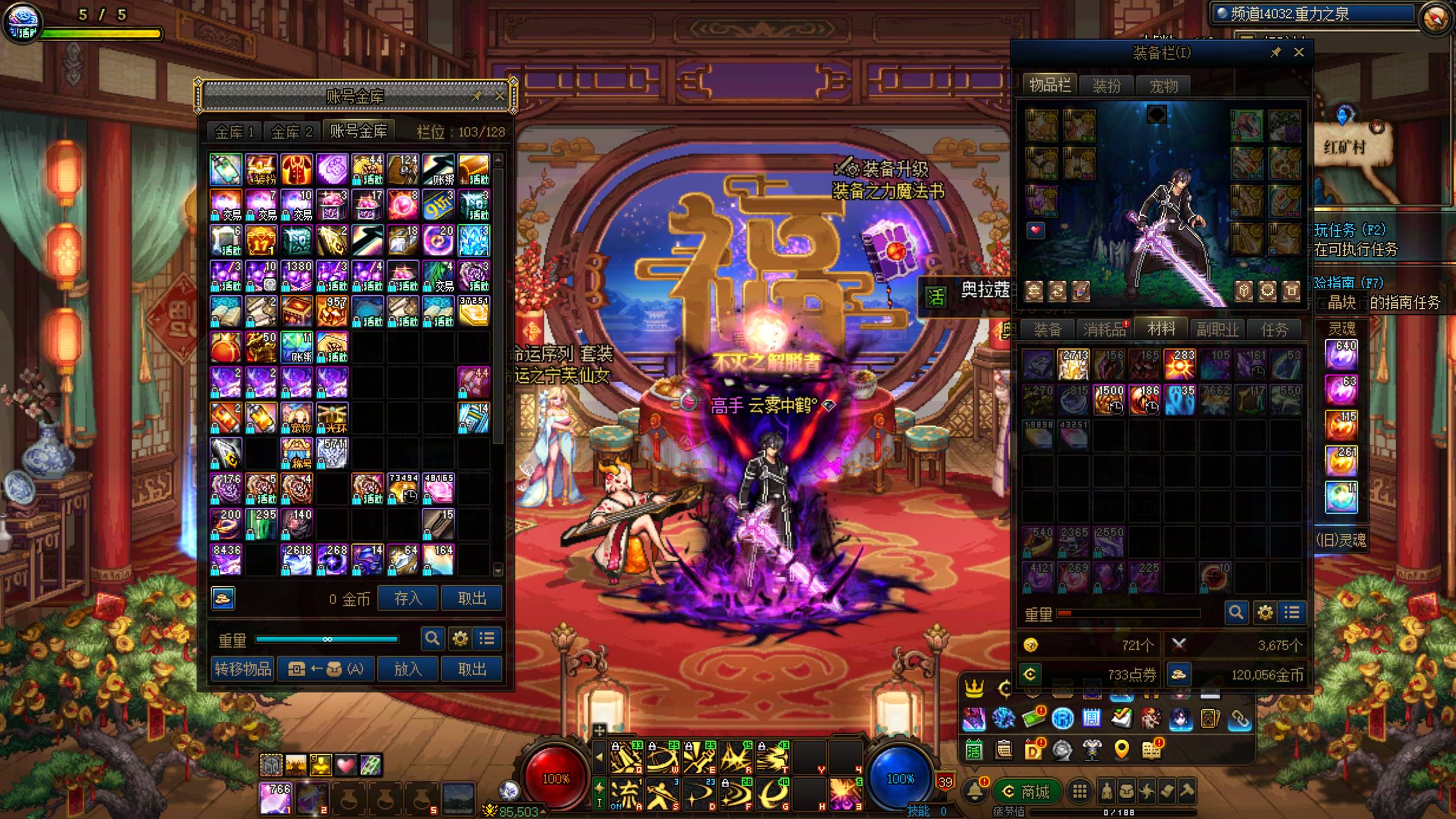Click the 放入 button in the vault
The height and width of the screenshot is (819, 1456).
tap(408, 670)
